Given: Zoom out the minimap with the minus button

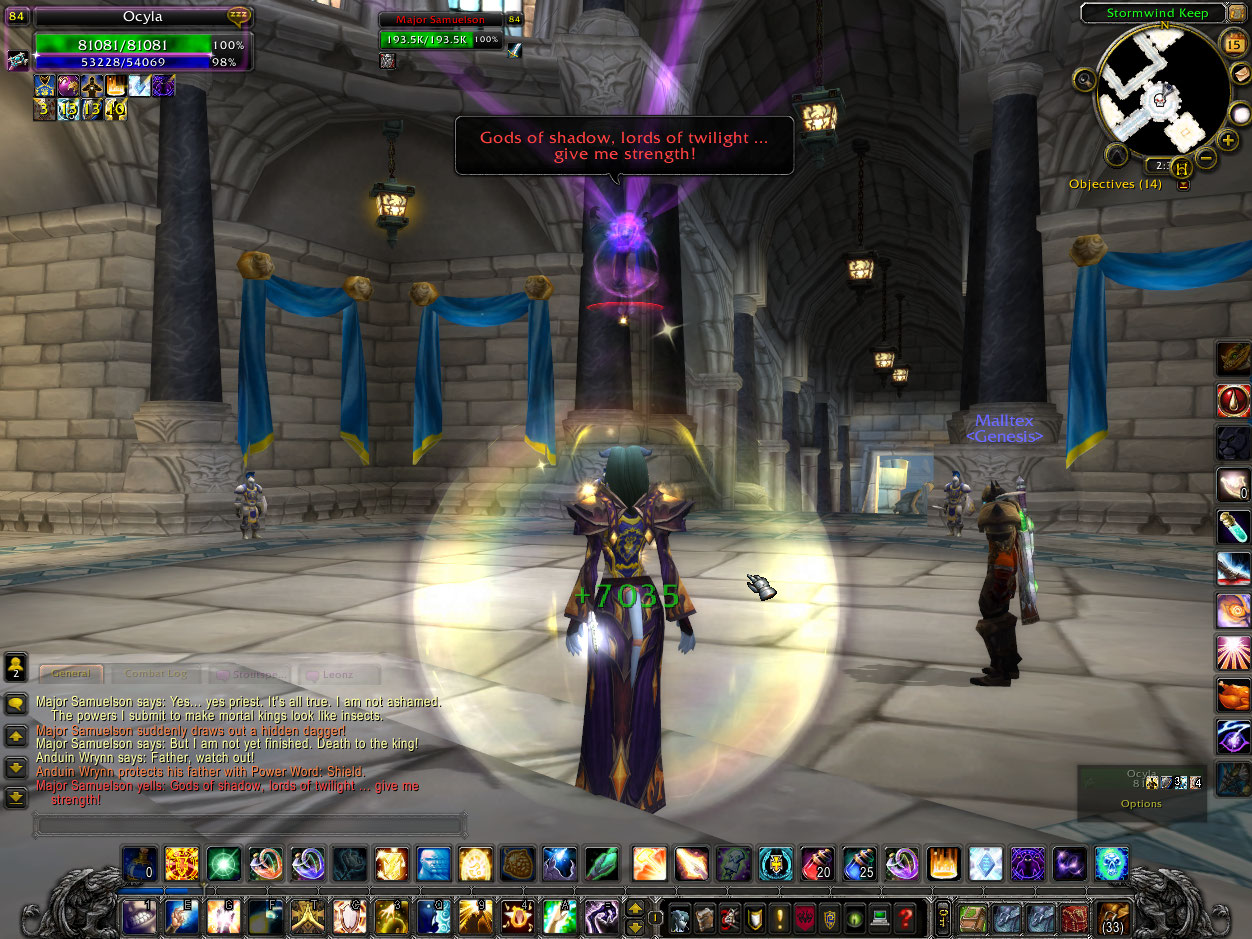Looking at the screenshot, I should [1207, 158].
